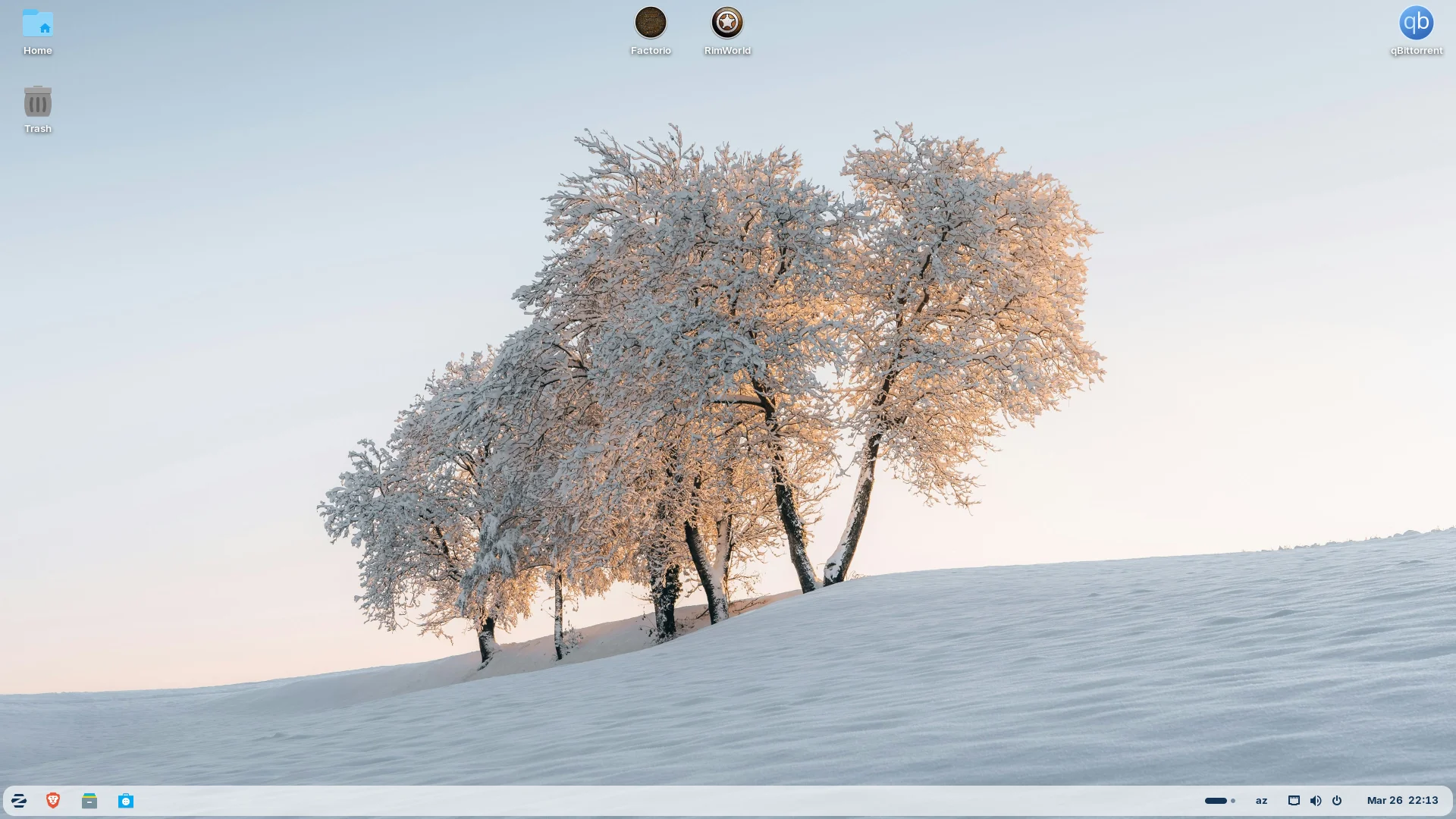Mute sound using the speaker icon
Viewport: 1456px width, 819px height.
1316,800
